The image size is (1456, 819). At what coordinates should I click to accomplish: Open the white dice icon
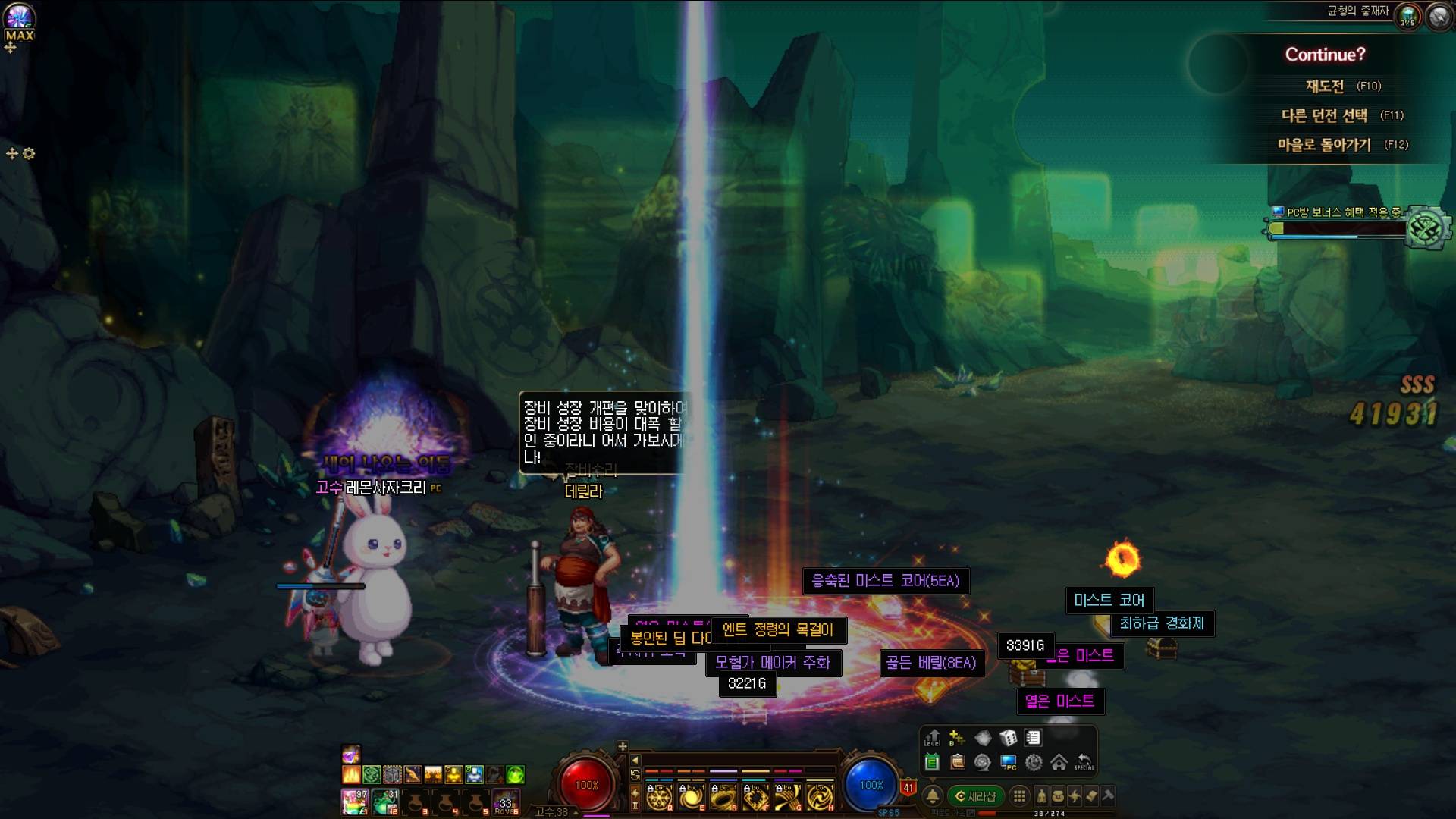tap(1008, 737)
